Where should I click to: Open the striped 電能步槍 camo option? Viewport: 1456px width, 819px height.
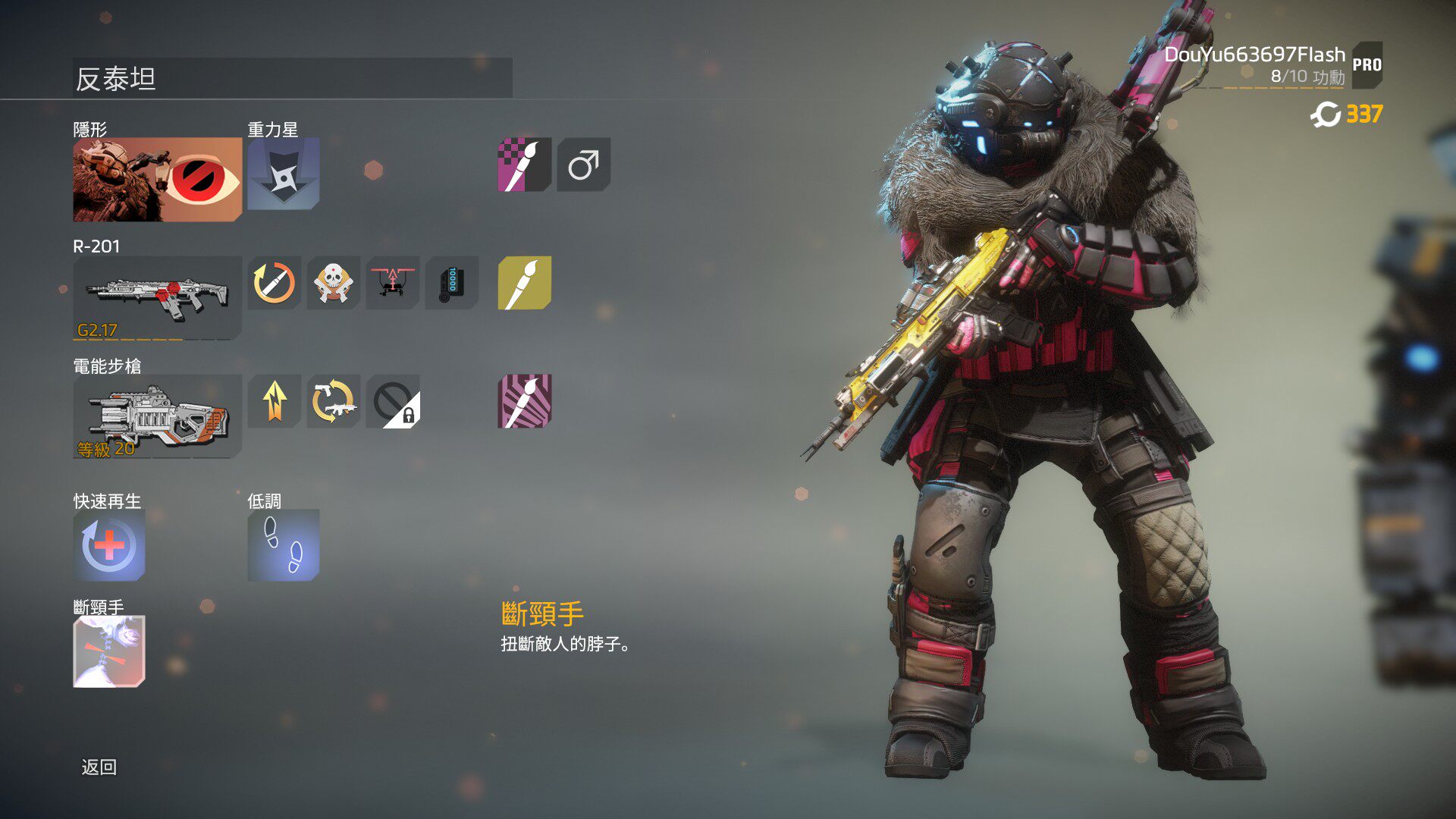(524, 401)
